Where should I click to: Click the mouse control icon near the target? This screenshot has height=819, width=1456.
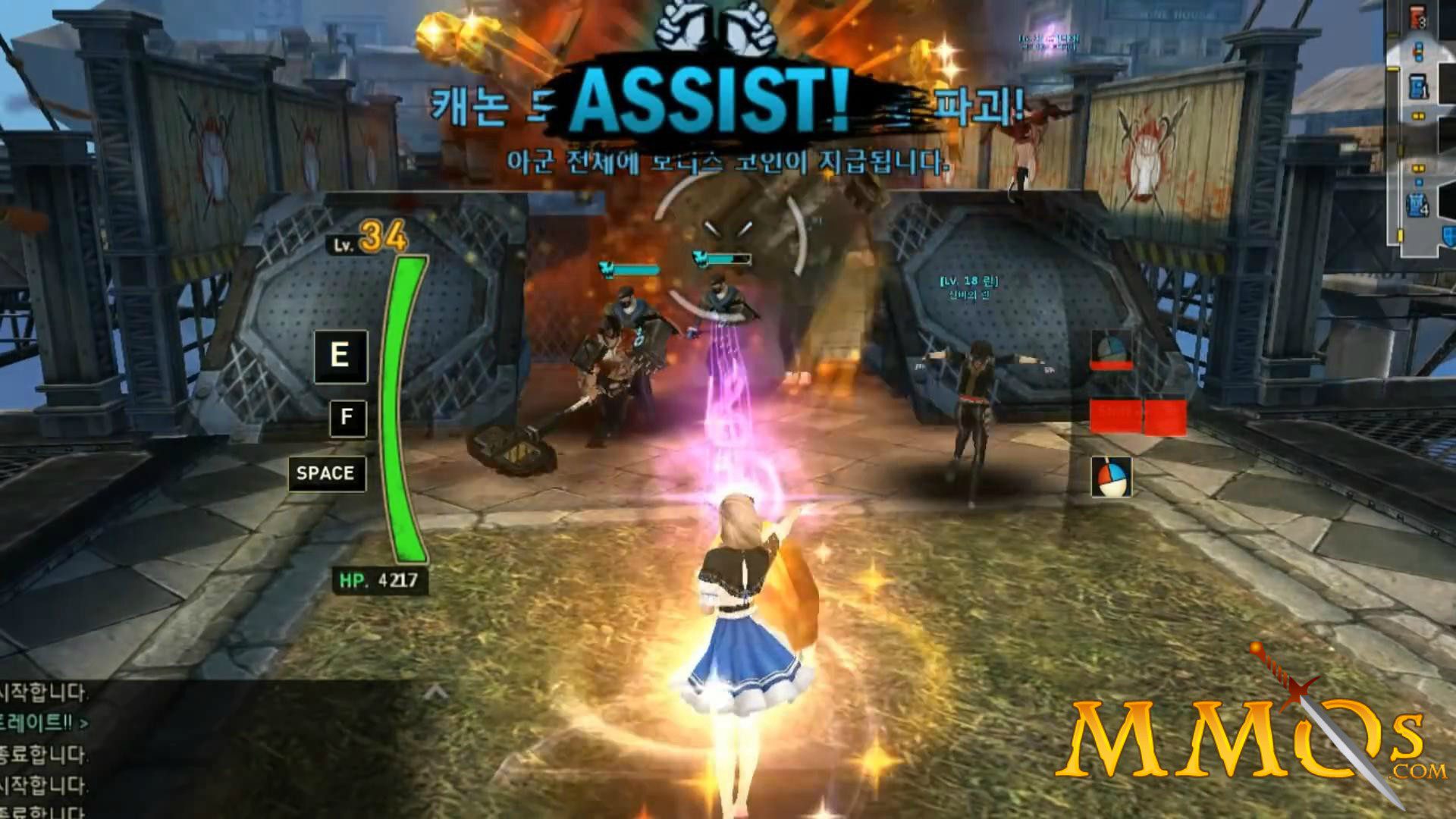coord(1112,478)
